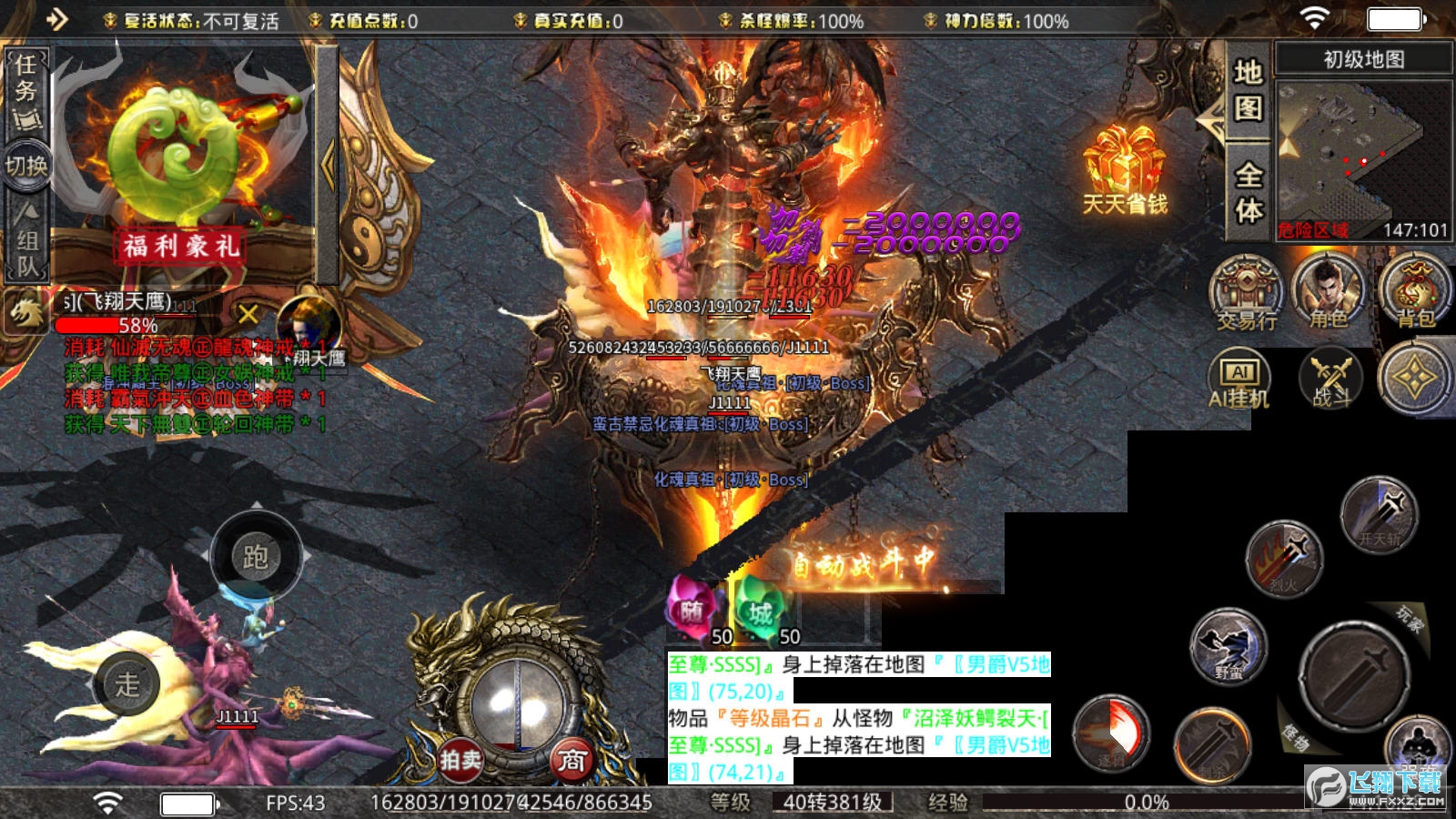This screenshot has width=1456, height=819.
Task: Open the 任务 quest tab
Action: 26,91
